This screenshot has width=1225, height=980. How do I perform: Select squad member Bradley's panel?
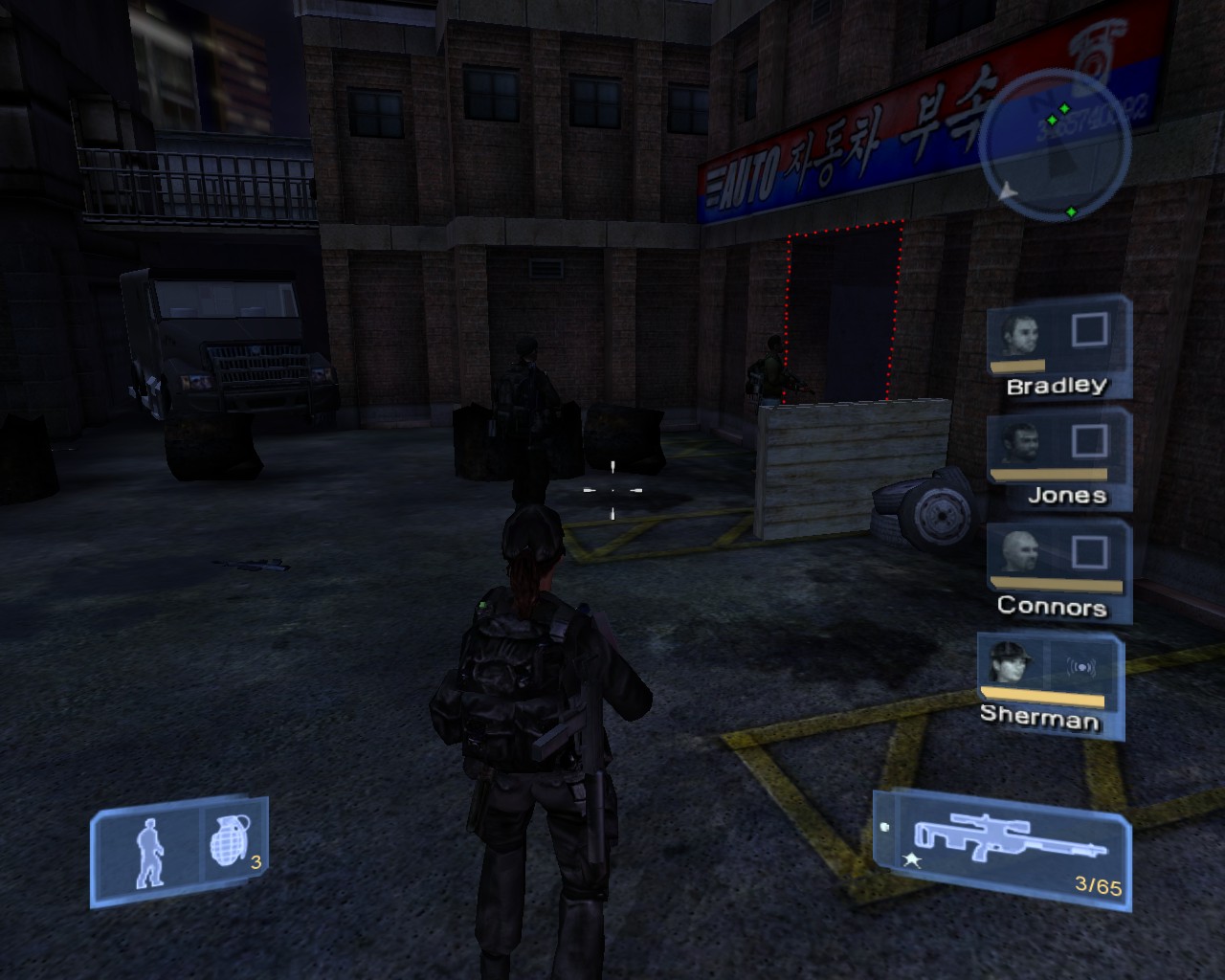click(1058, 350)
